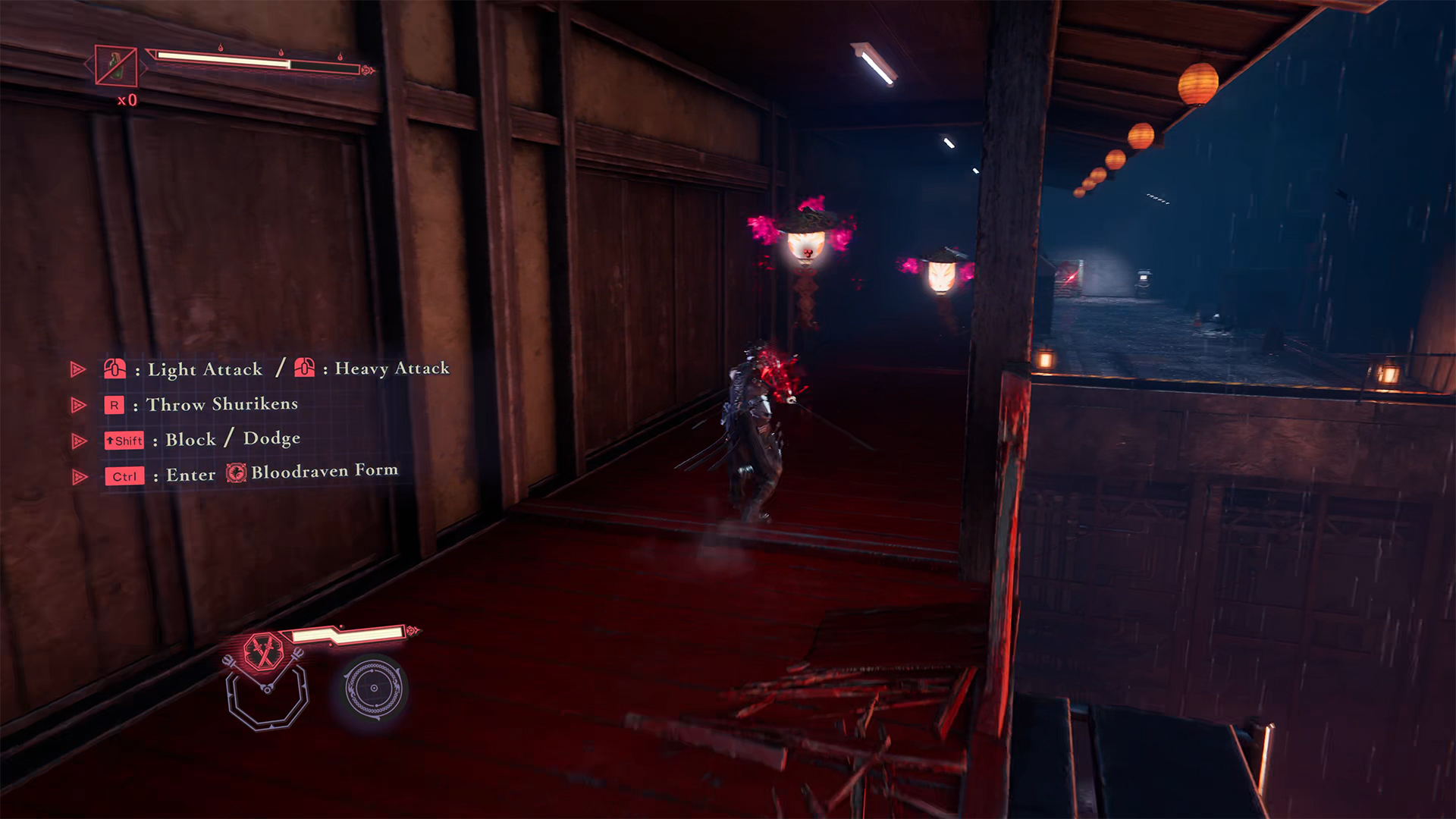Click the circular dial ability icon

373,689
